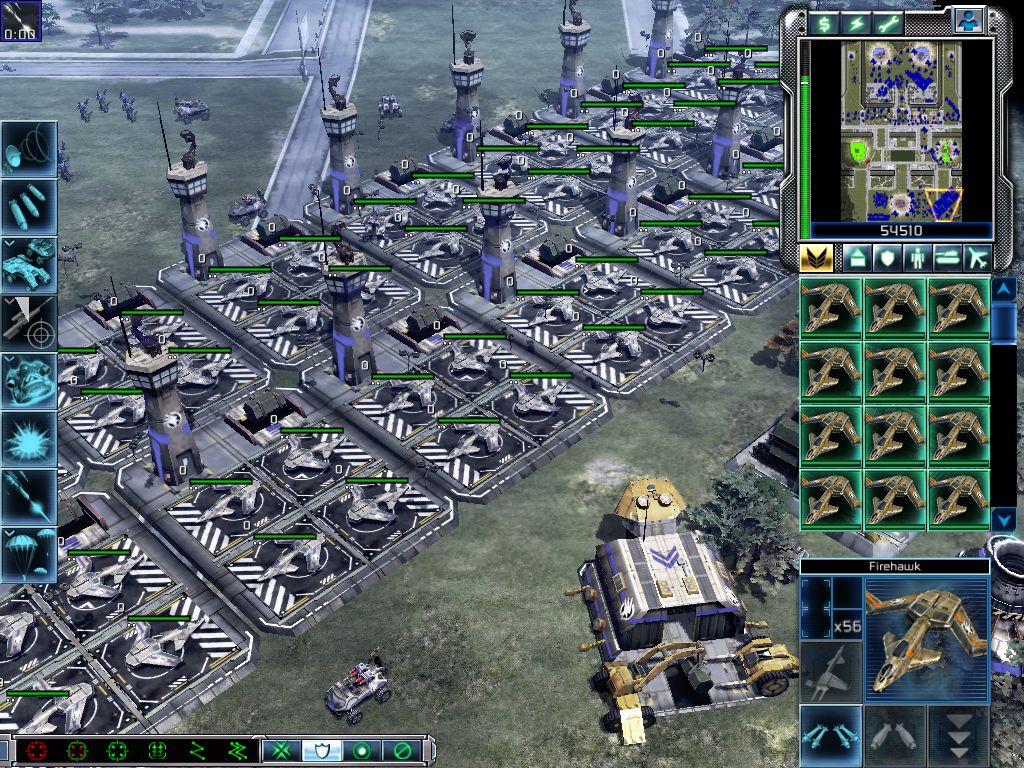Activate the radar dish scan power
The height and width of the screenshot is (768, 1024).
(x=29, y=149)
